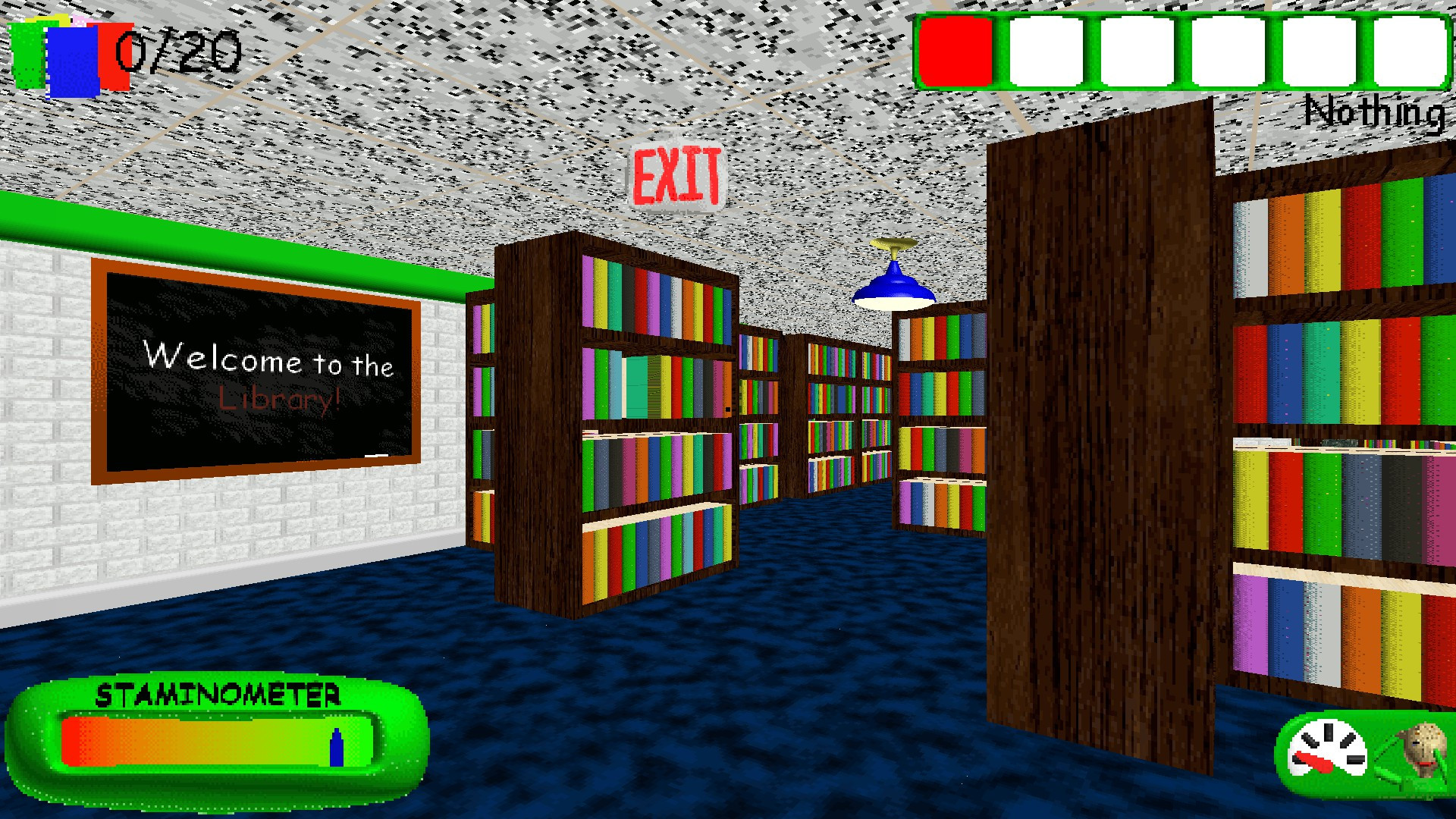Viewport: 1456px width, 819px height.
Task: Click the blue pen icon on the Staminometer
Action: (336, 747)
